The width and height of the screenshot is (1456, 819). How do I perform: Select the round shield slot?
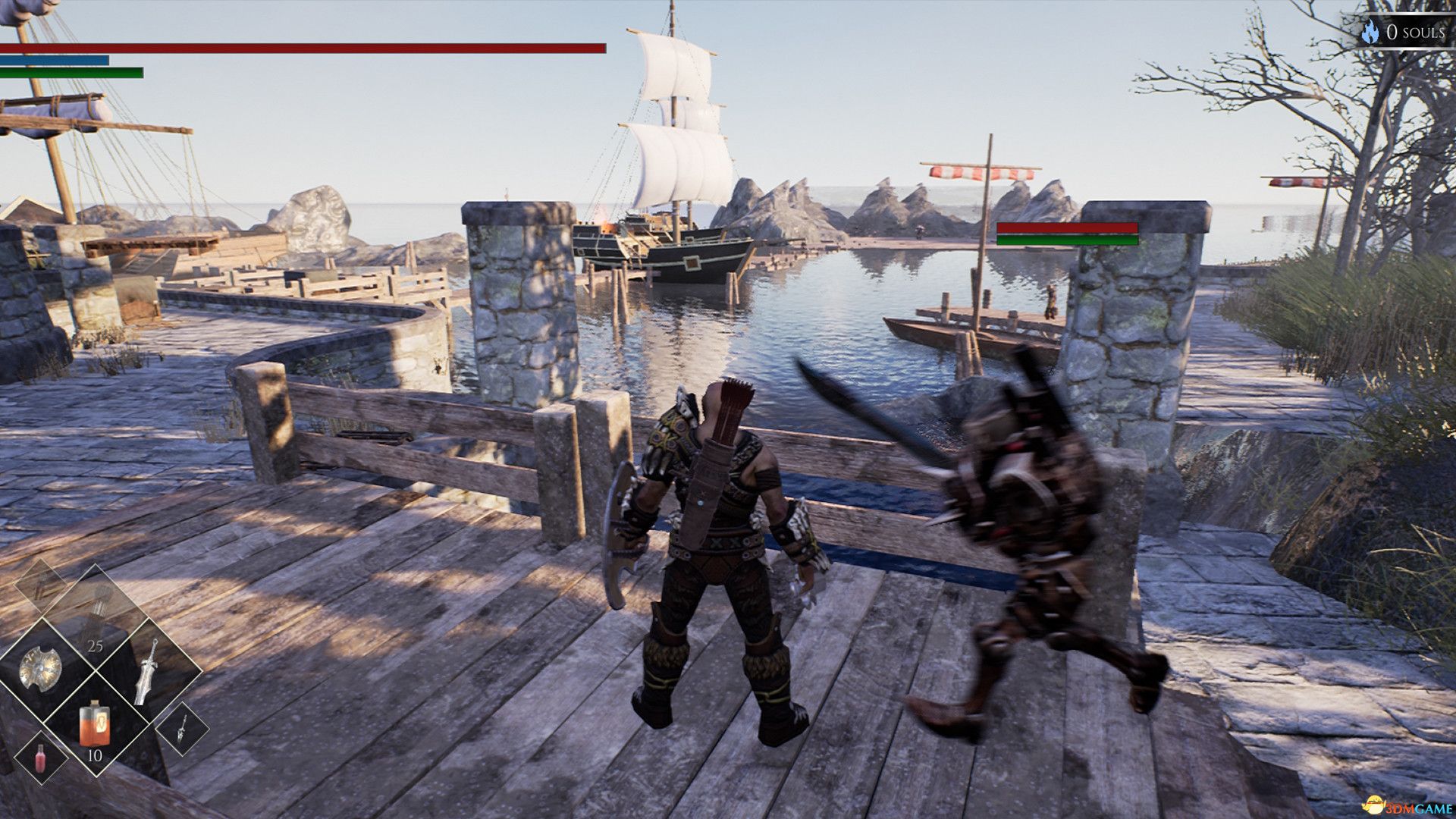coord(41,669)
